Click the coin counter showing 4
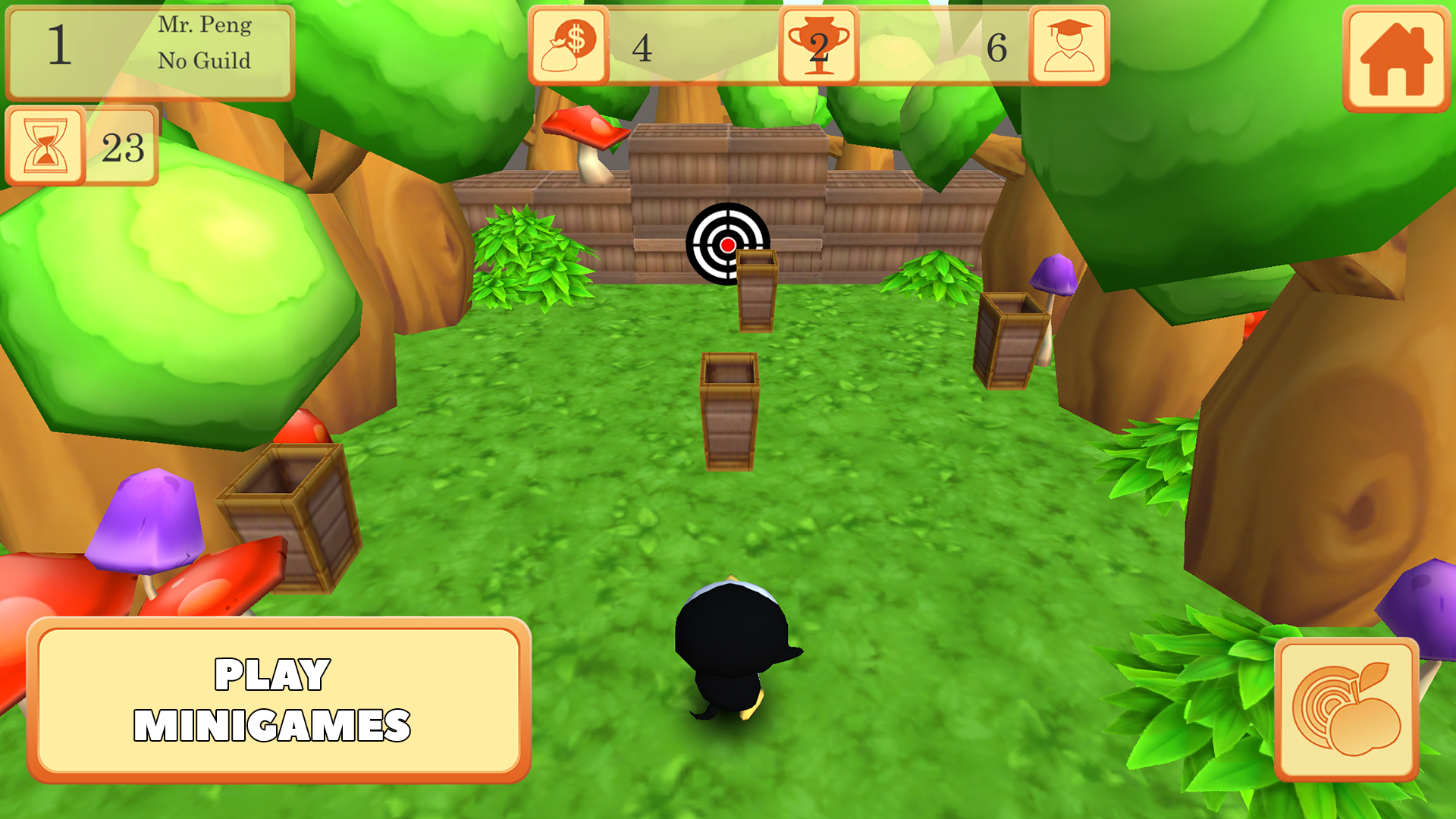 [643, 47]
